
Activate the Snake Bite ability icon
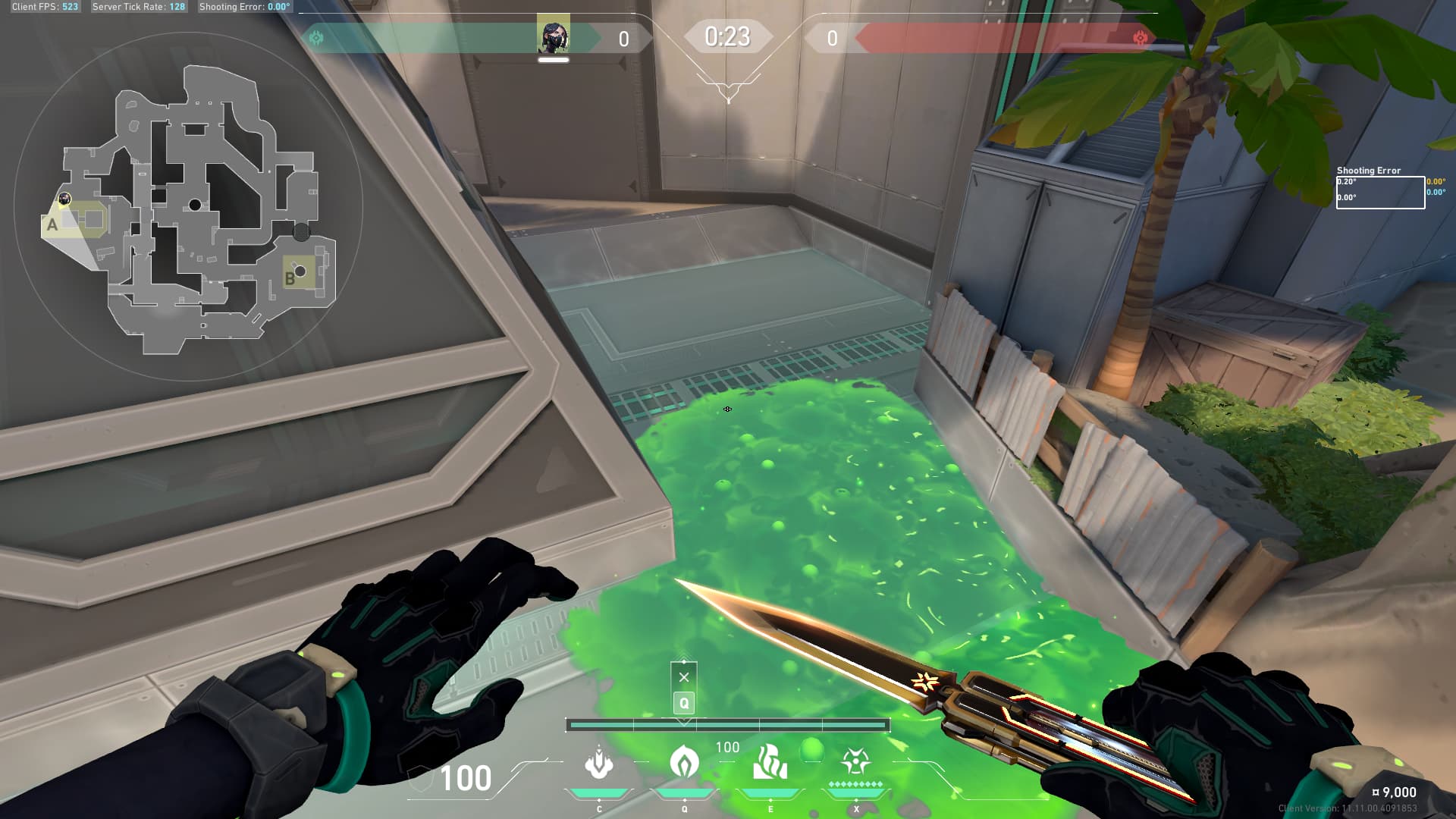tap(599, 763)
